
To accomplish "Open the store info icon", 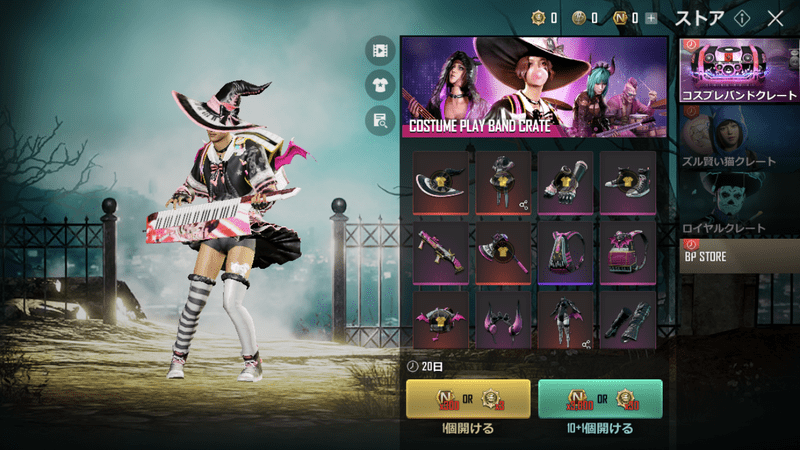I will point(741,18).
